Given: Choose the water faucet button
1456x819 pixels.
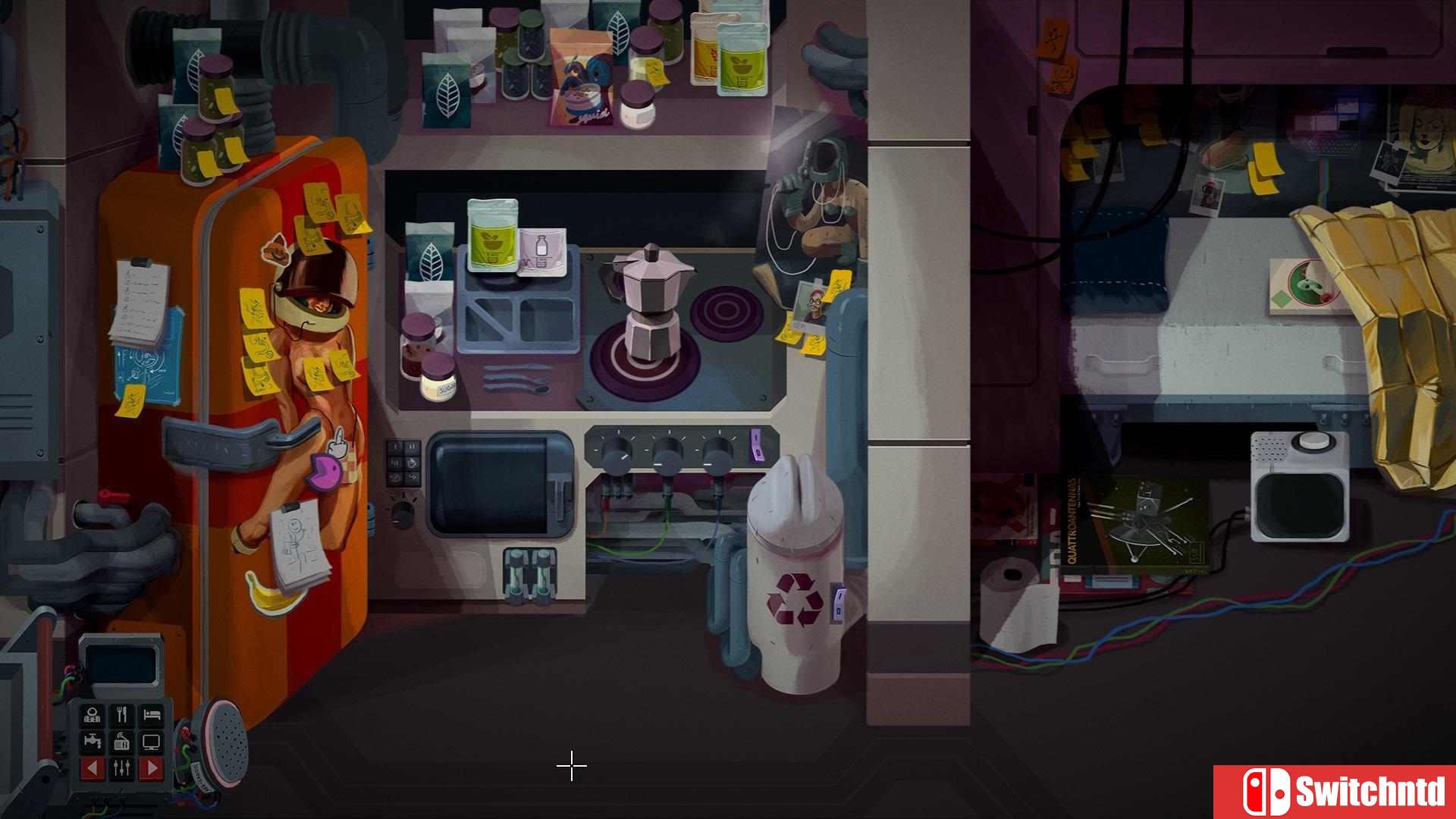Looking at the screenshot, I should click(93, 742).
